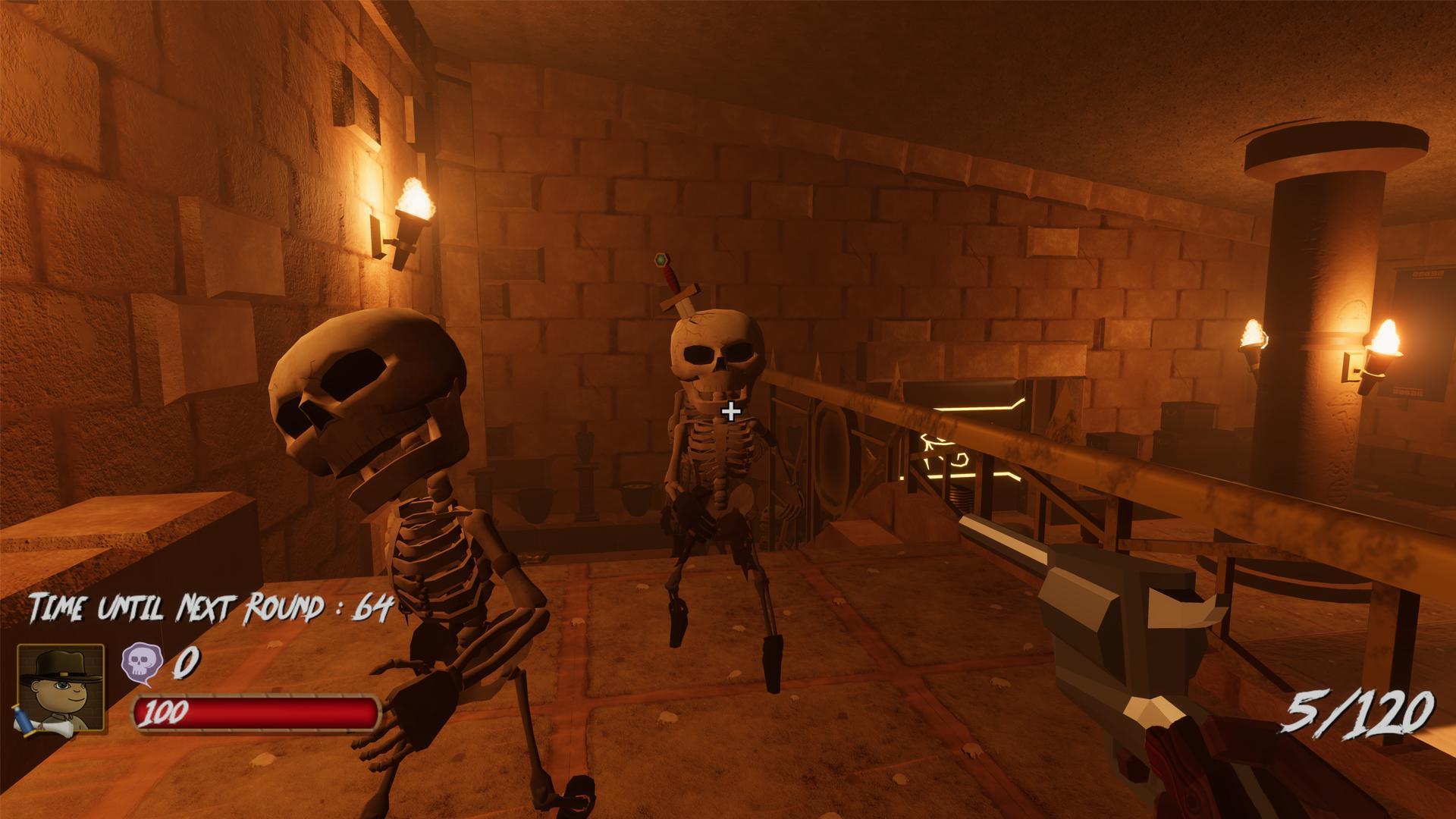Click the explorer character portrait
The height and width of the screenshot is (819, 1456).
click(x=61, y=687)
